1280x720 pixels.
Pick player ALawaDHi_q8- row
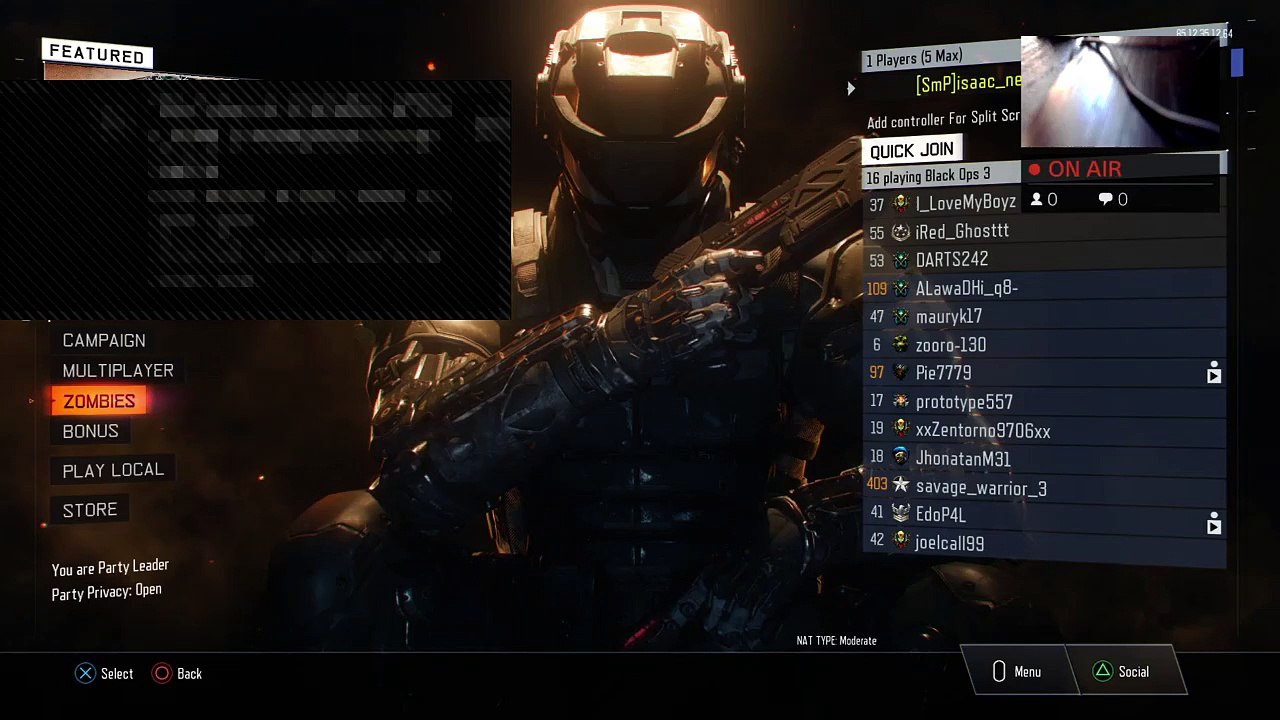click(x=966, y=288)
